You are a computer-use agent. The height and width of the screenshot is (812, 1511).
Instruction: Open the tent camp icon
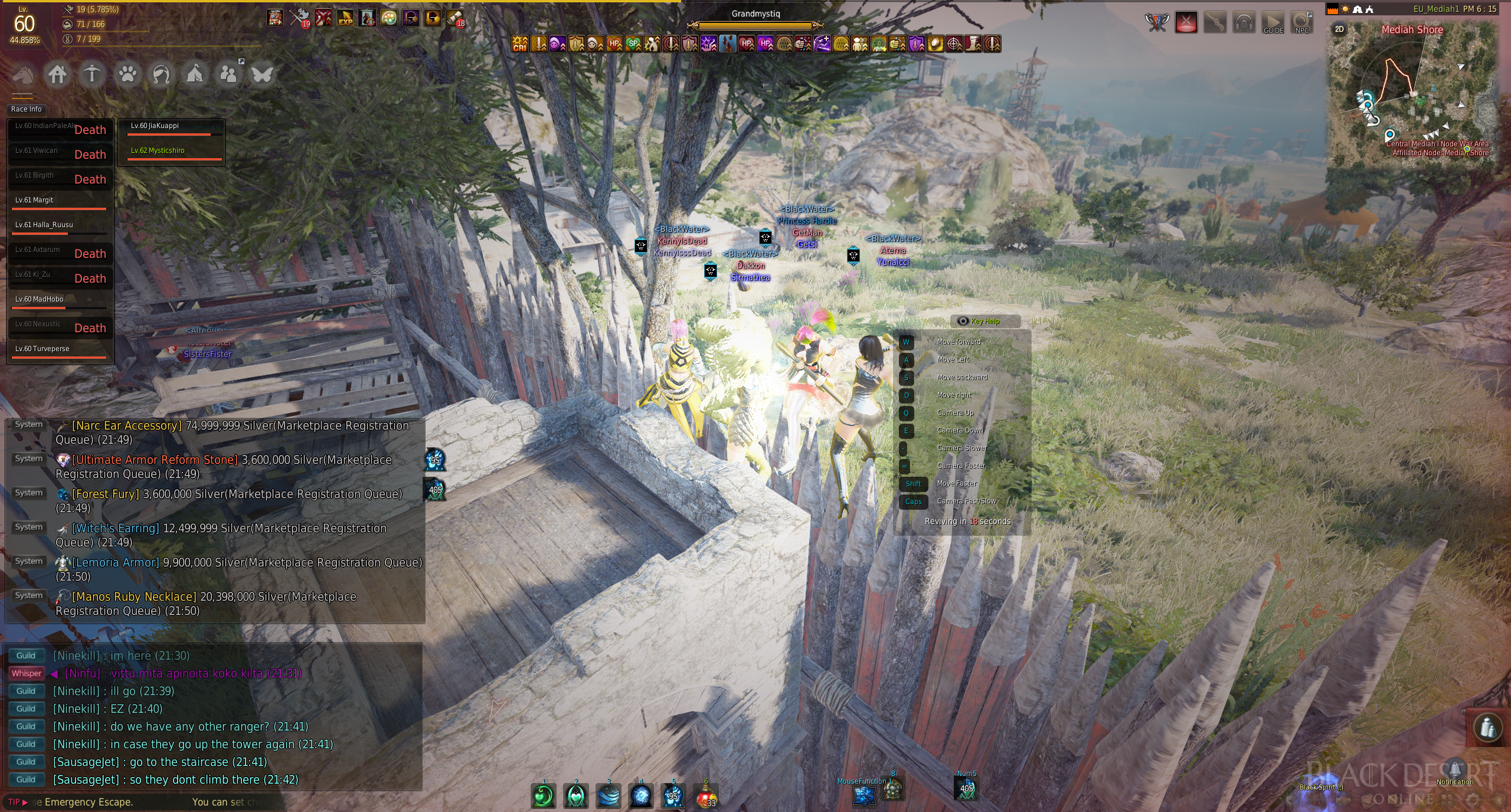click(x=195, y=75)
